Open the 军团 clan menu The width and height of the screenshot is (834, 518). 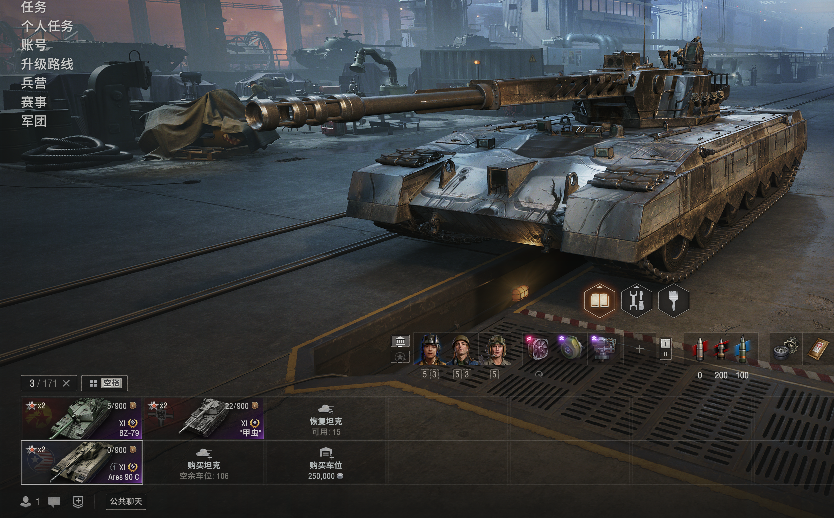point(34,121)
